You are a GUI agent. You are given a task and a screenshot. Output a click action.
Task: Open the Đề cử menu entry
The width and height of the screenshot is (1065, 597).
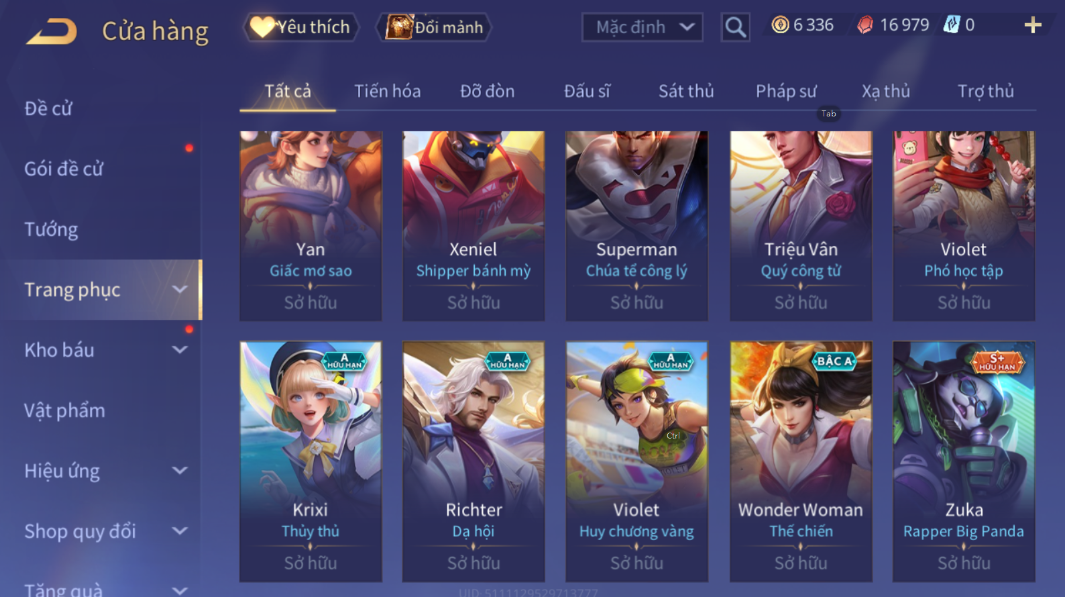point(49,108)
